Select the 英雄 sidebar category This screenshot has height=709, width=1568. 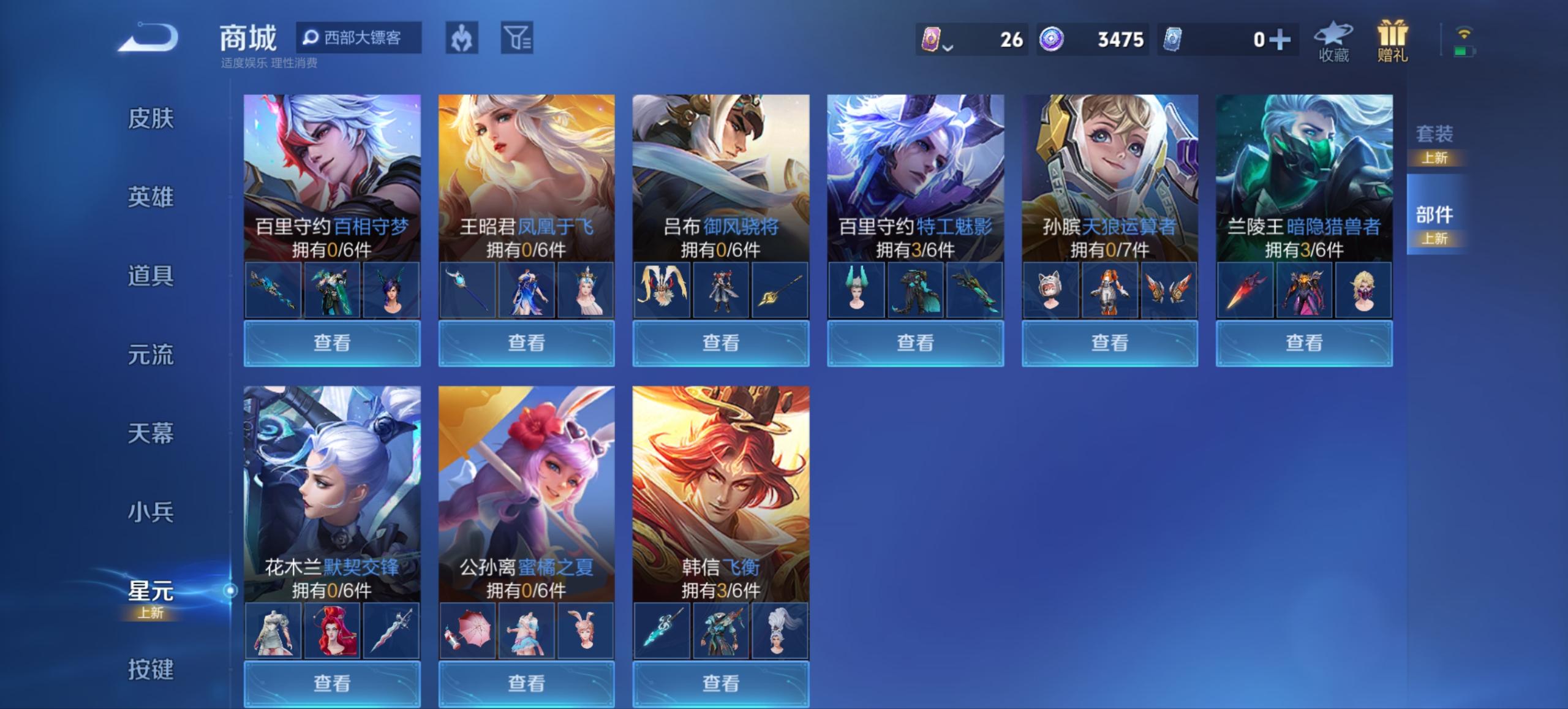[150, 197]
